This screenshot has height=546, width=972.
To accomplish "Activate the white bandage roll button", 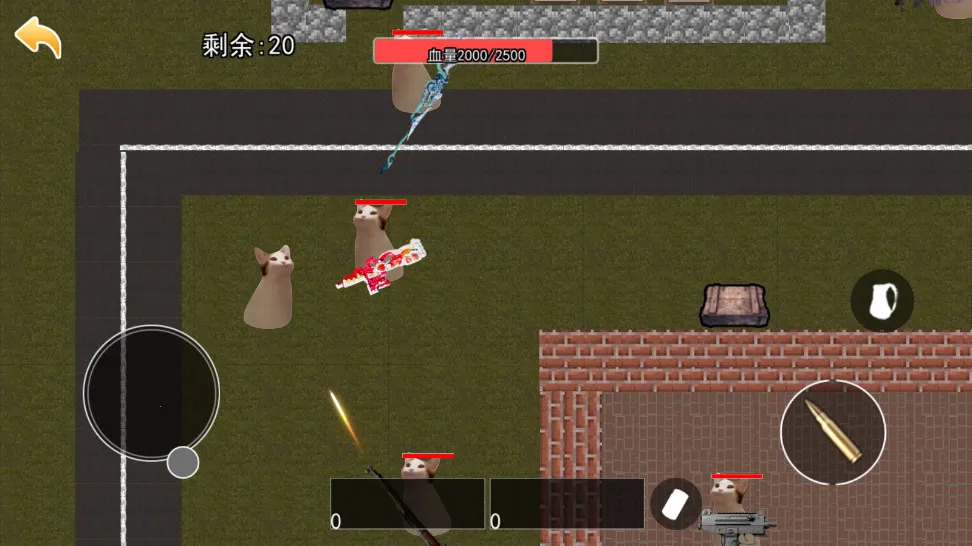I will click(x=675, y=503).
